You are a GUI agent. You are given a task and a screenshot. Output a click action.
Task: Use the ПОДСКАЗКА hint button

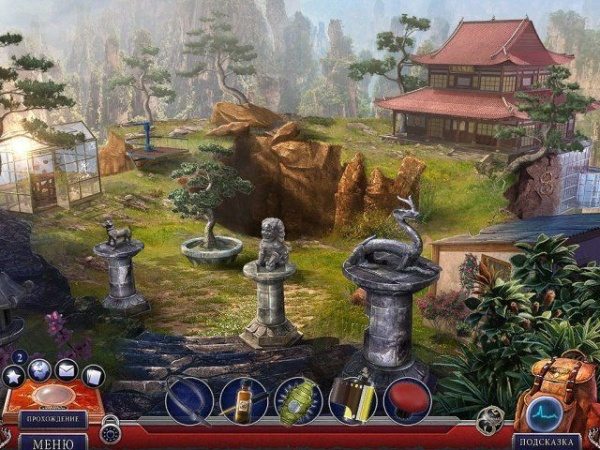point(546,440)
